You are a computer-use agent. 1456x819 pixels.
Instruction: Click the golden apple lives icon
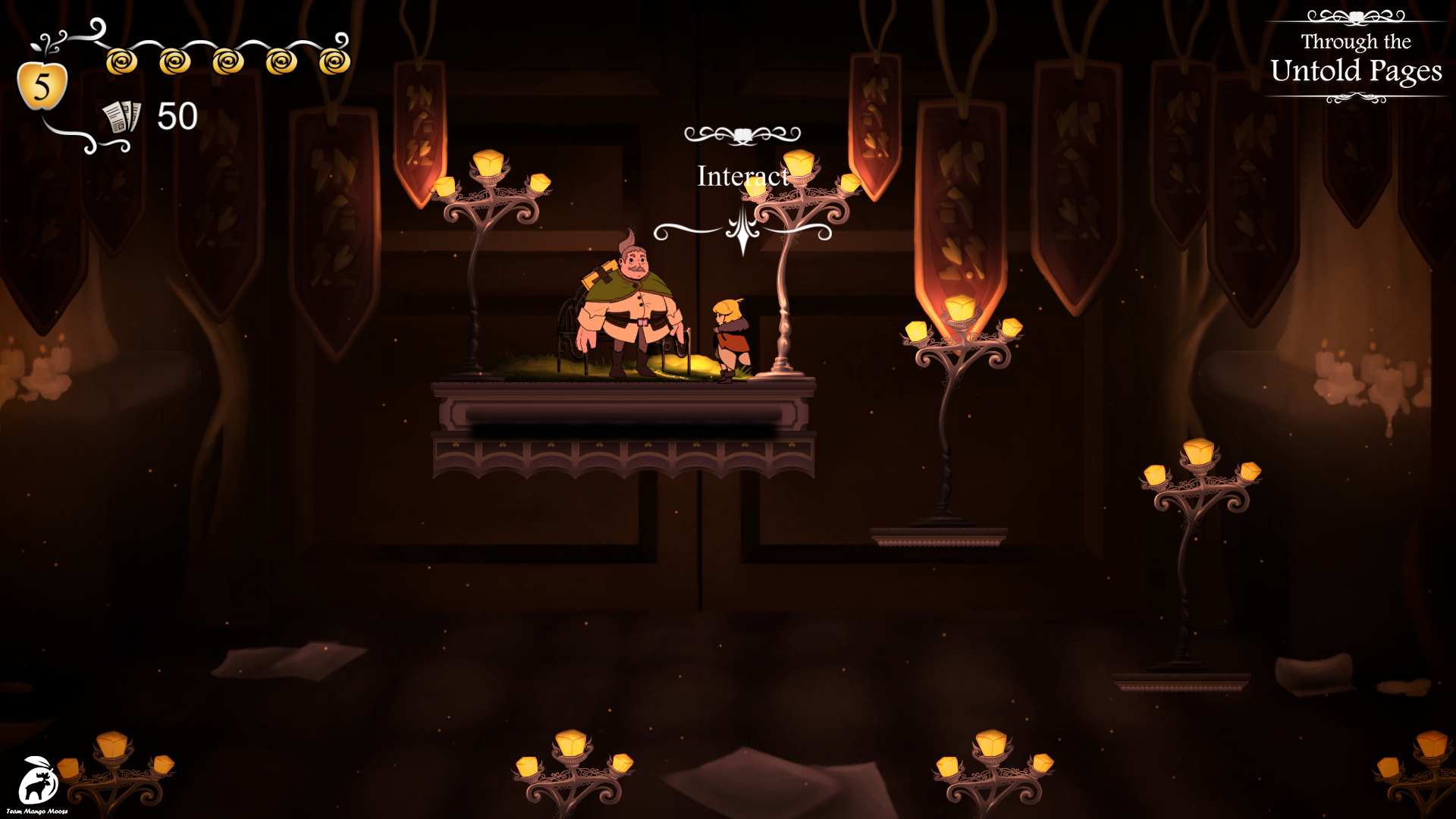[x=42, y=84]
